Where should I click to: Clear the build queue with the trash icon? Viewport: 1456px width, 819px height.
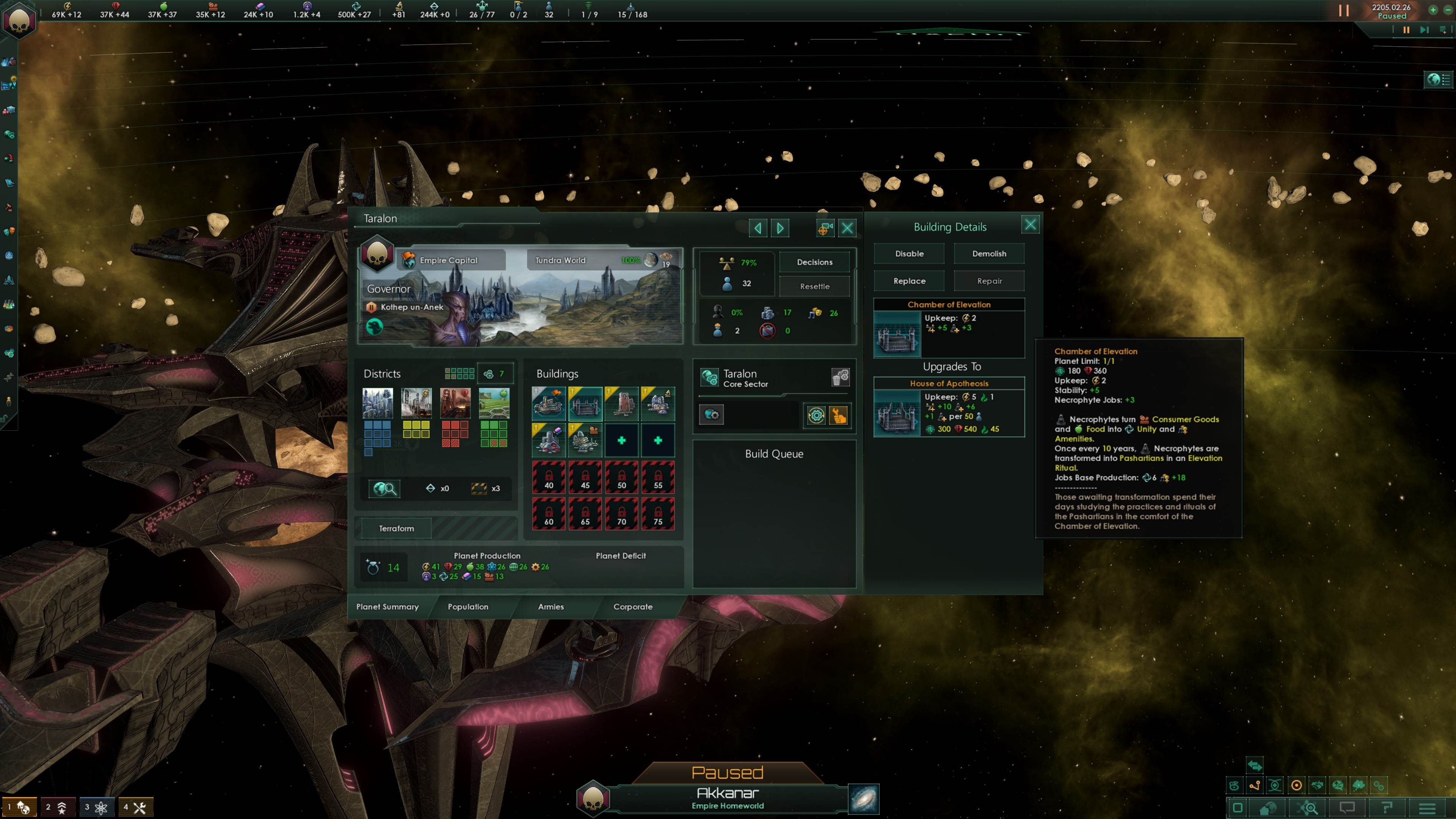842,378
